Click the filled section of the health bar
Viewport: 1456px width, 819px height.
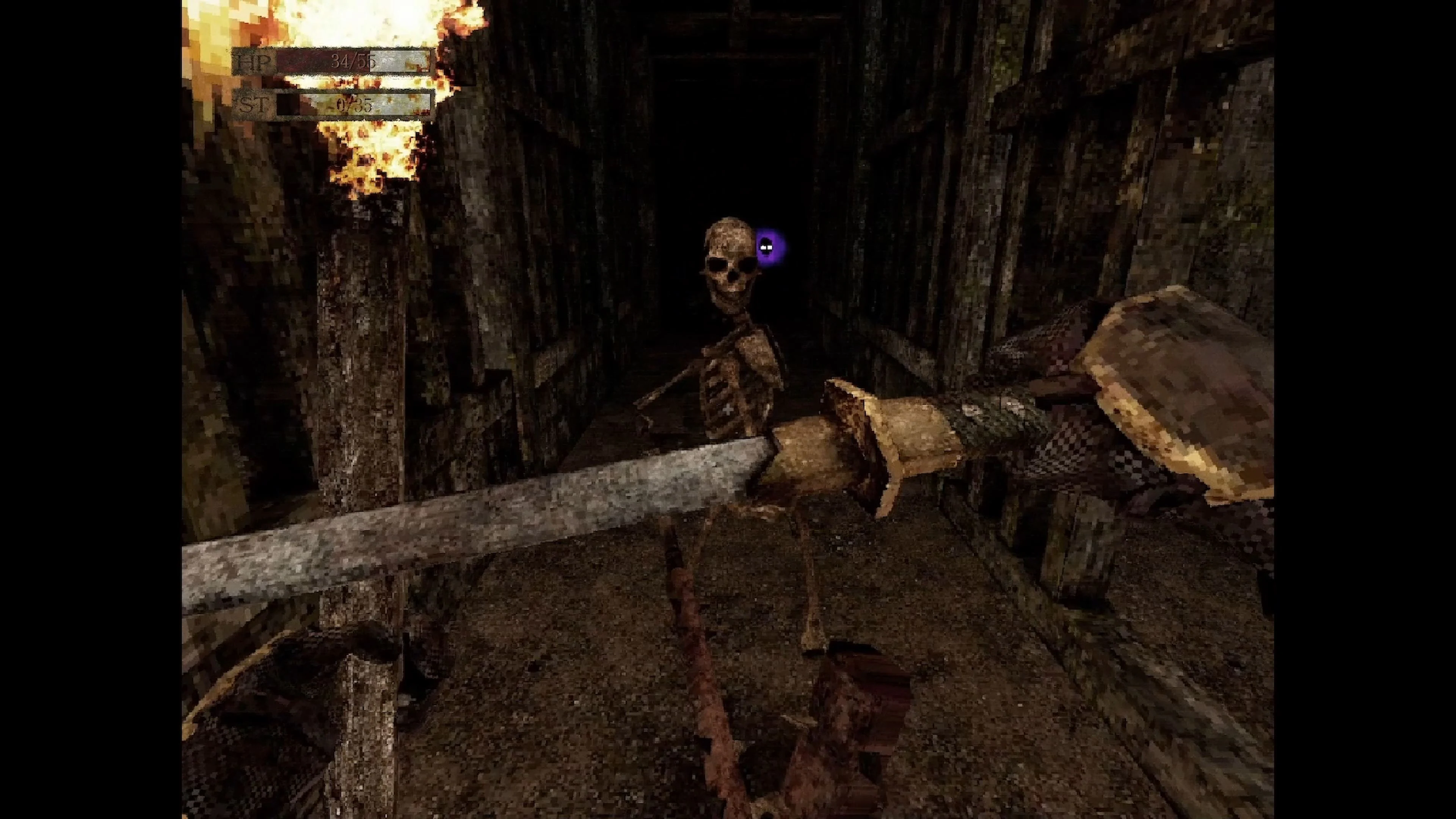pos(305,62)
